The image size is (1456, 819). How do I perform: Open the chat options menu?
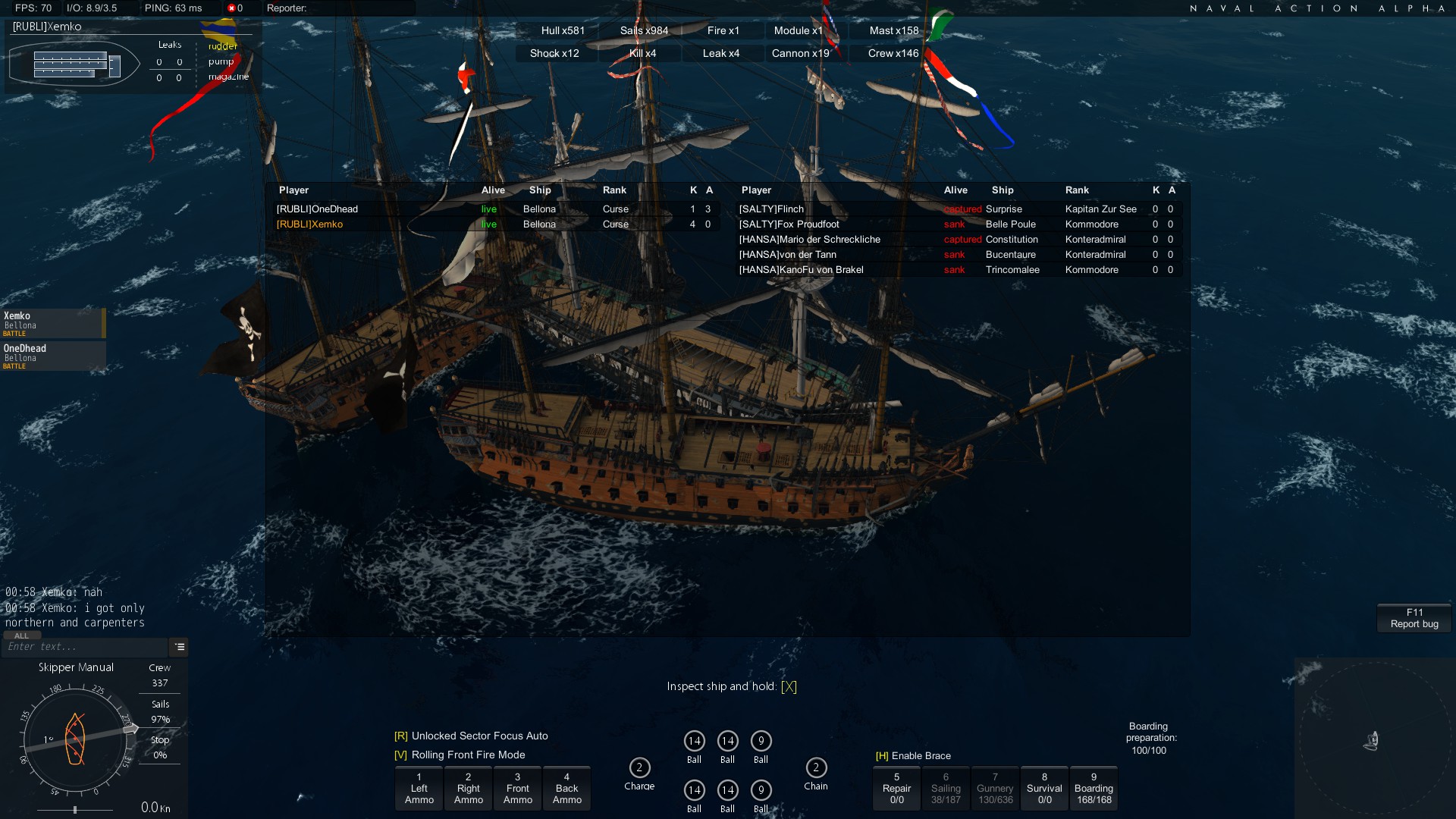(180, 647)
